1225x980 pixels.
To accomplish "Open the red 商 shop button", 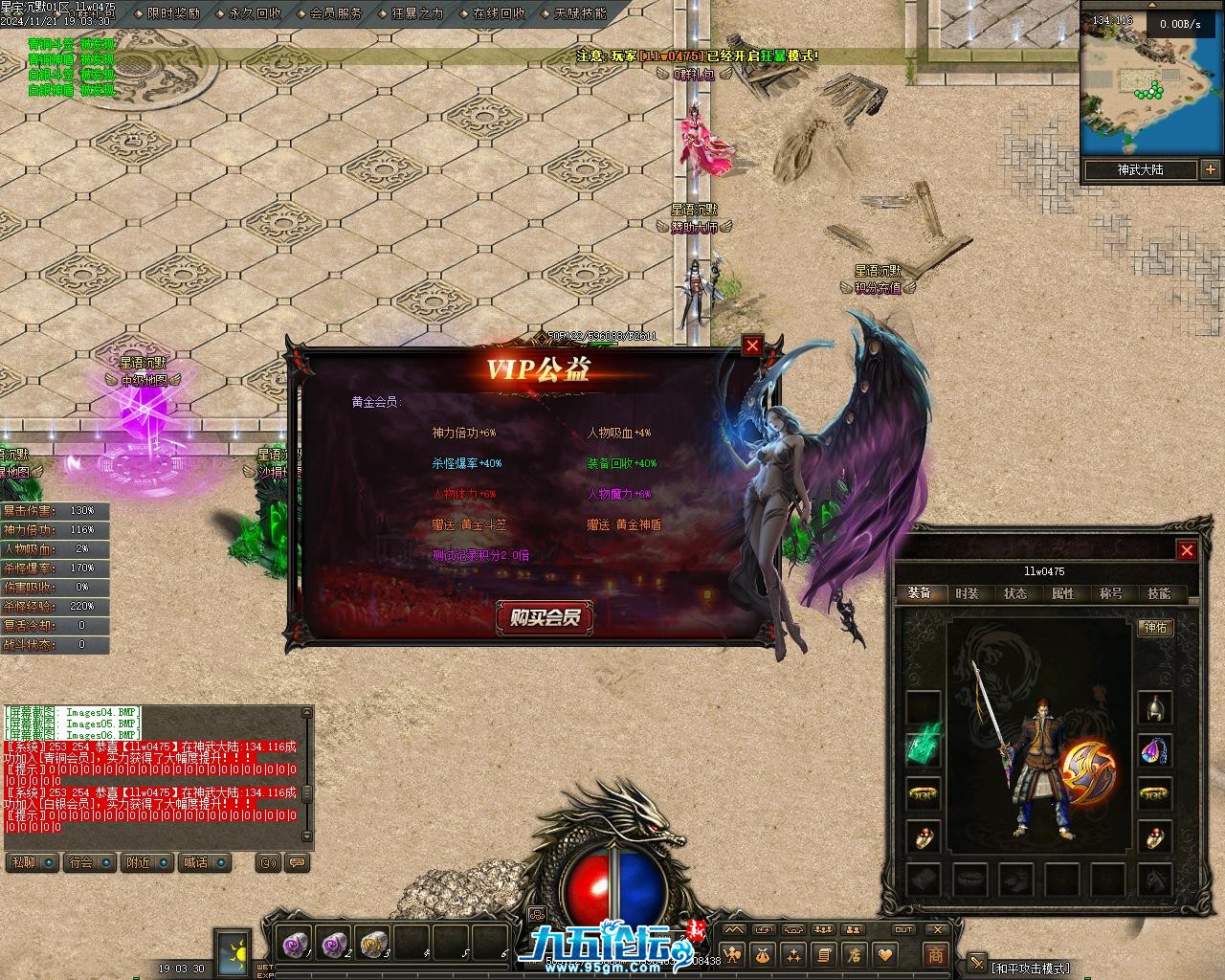I will click(x=935, y=954).
